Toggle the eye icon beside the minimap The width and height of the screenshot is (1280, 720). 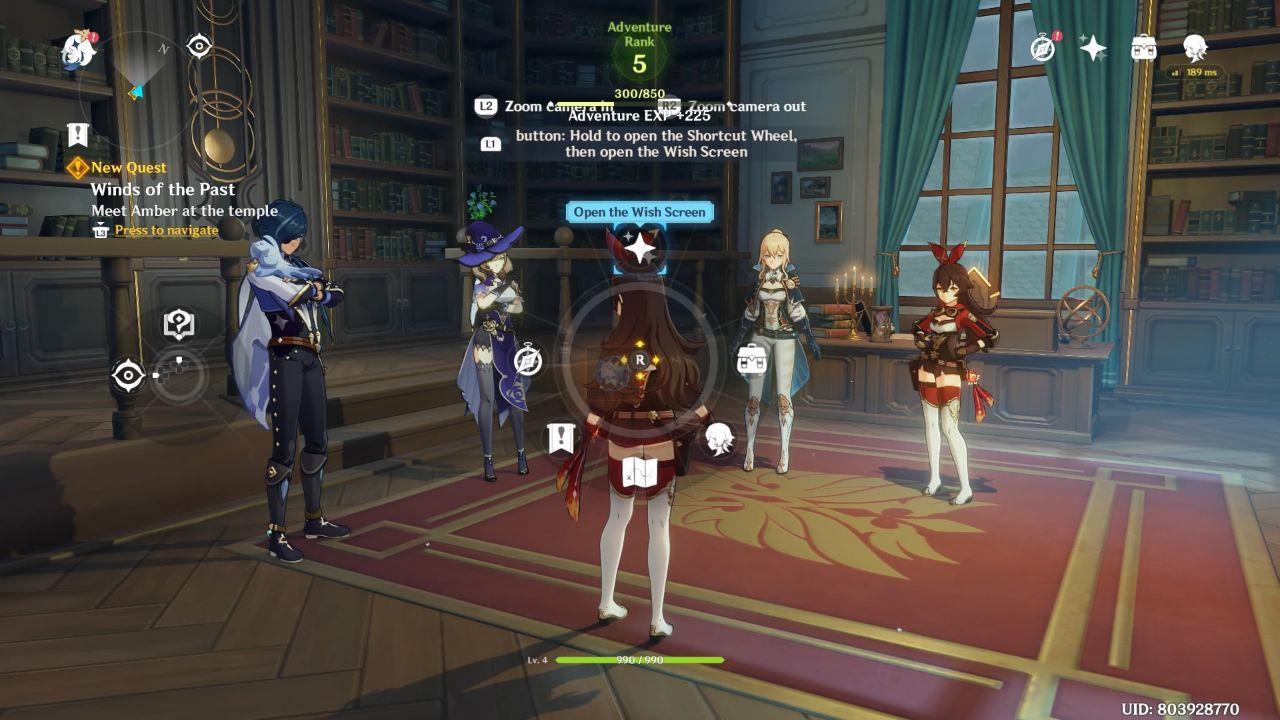tap(199, 46)
